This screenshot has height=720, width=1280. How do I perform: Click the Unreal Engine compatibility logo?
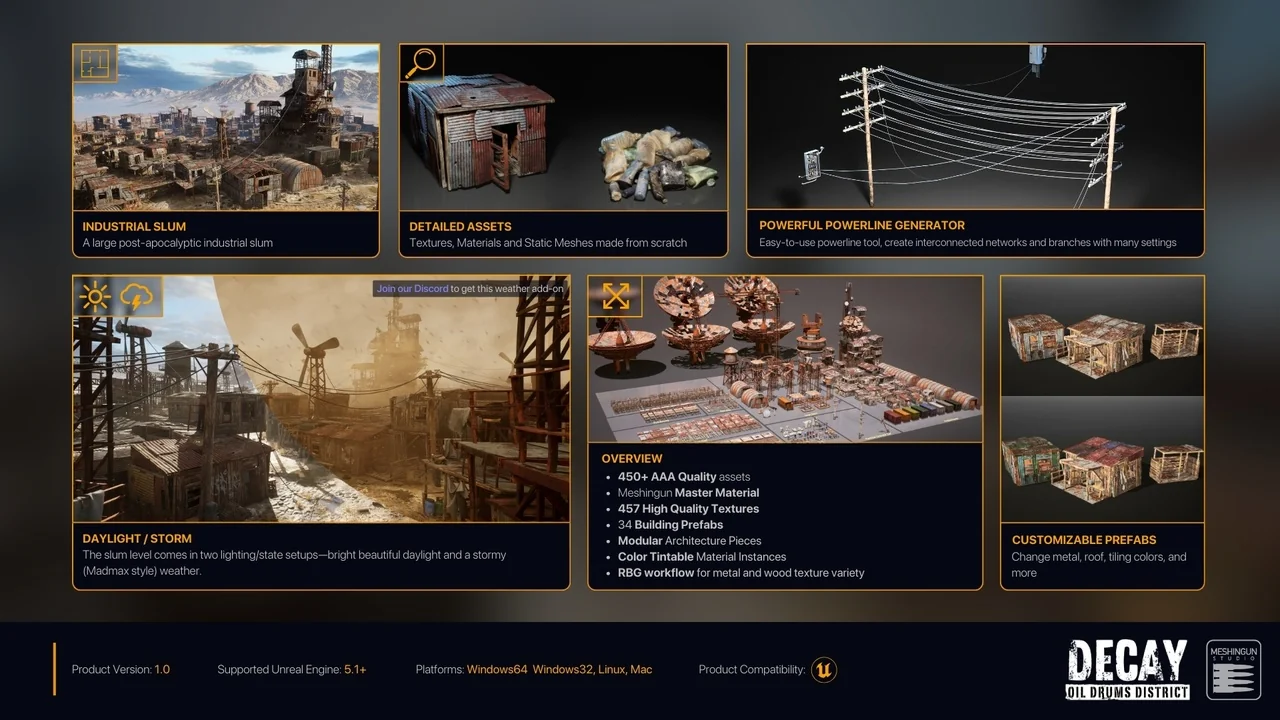pyautogui.click(x=824, y=669)
